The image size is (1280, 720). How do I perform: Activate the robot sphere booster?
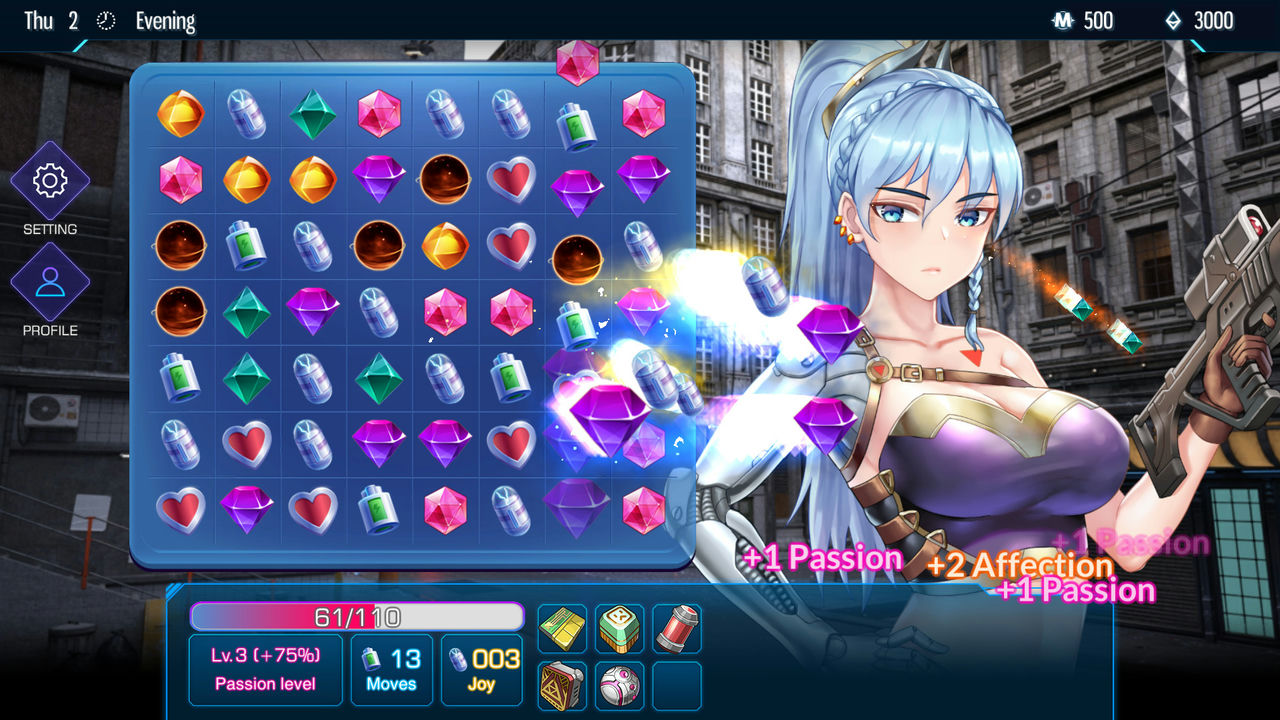pos(619,686)
